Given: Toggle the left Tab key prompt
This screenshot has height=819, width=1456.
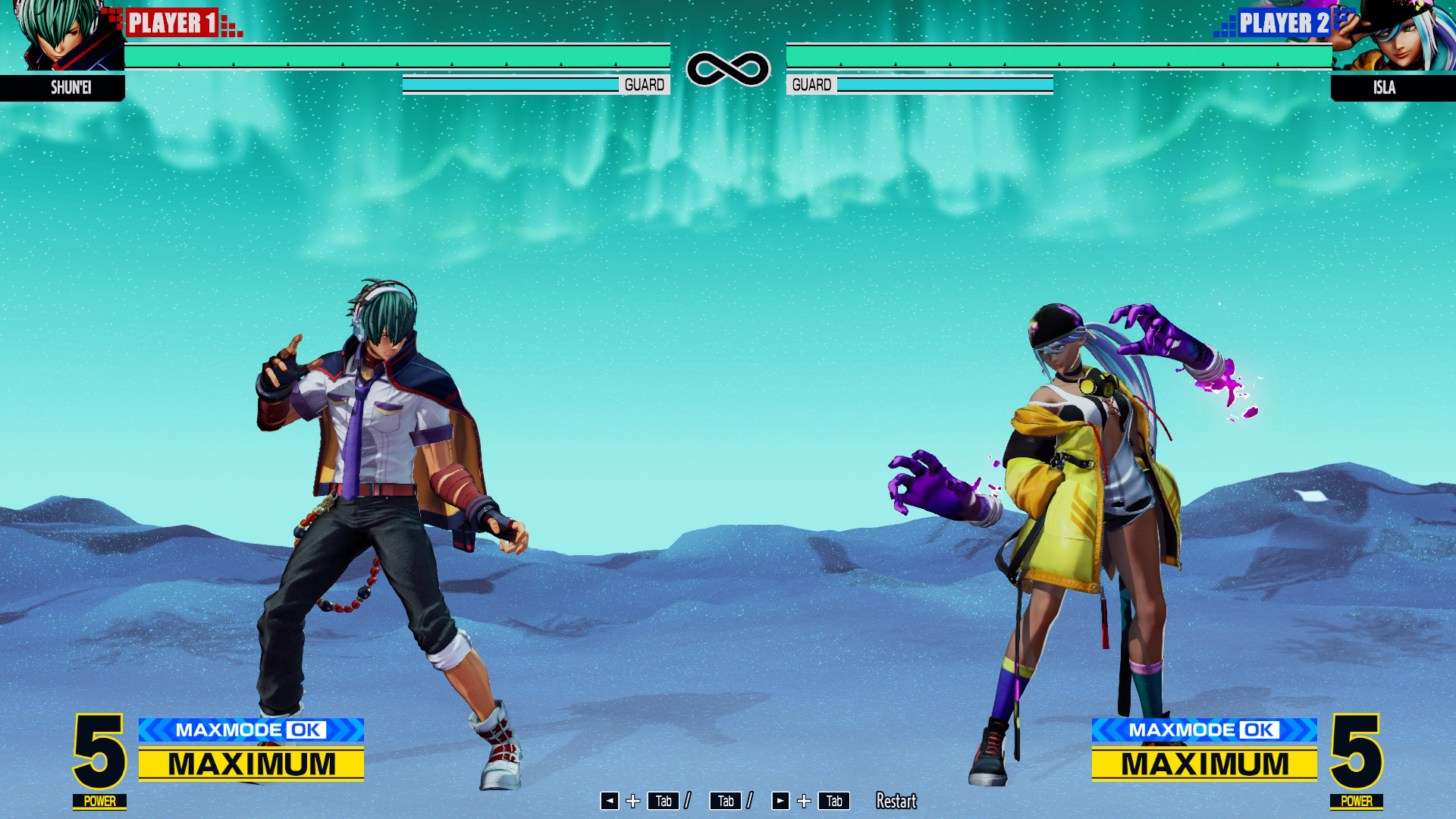Looking at the screenshot, I should [663, 801].
